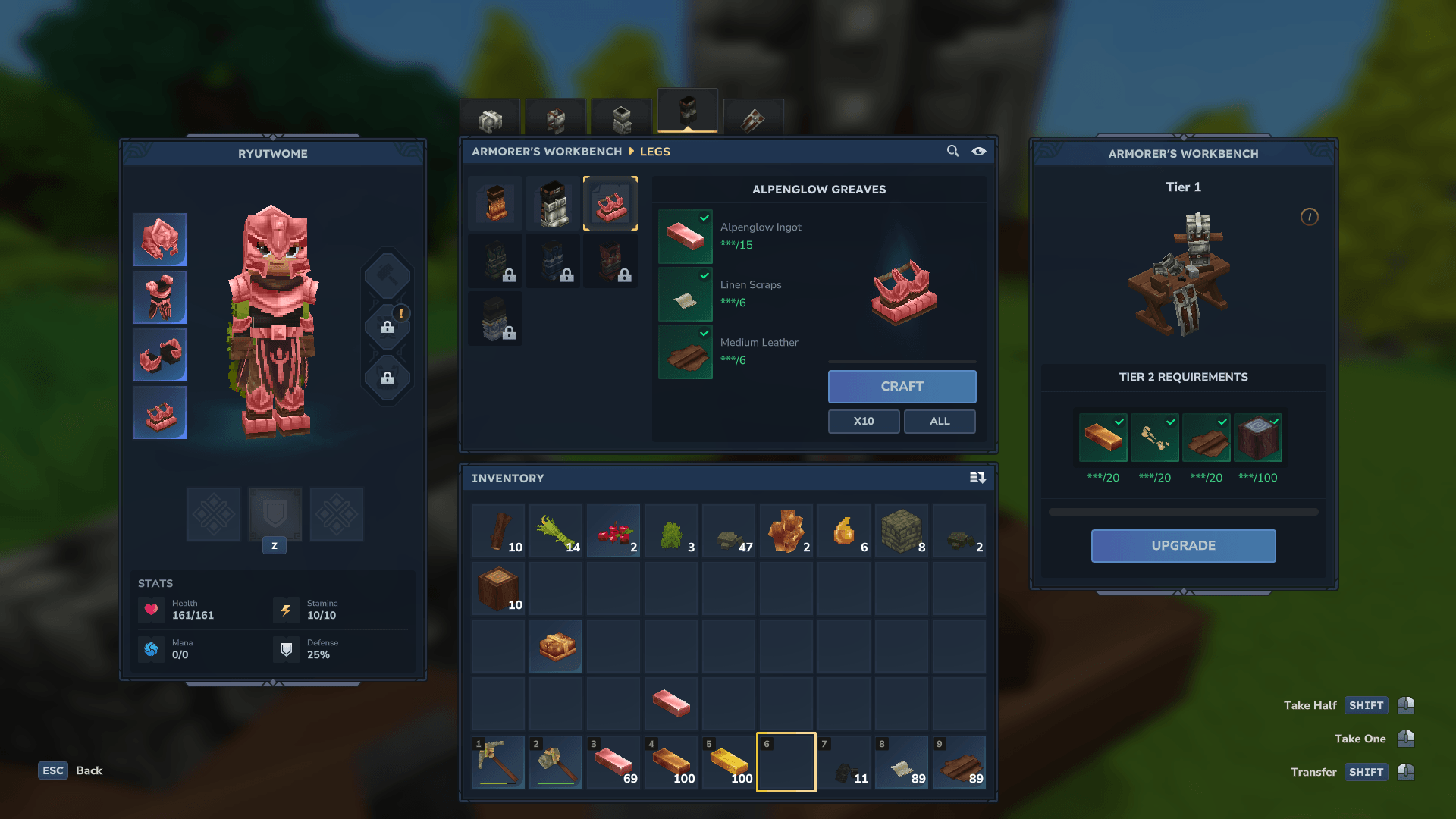Choose the Linen Scraps stack of 89
Viewport: 1456px width, 819px height.
902,761
